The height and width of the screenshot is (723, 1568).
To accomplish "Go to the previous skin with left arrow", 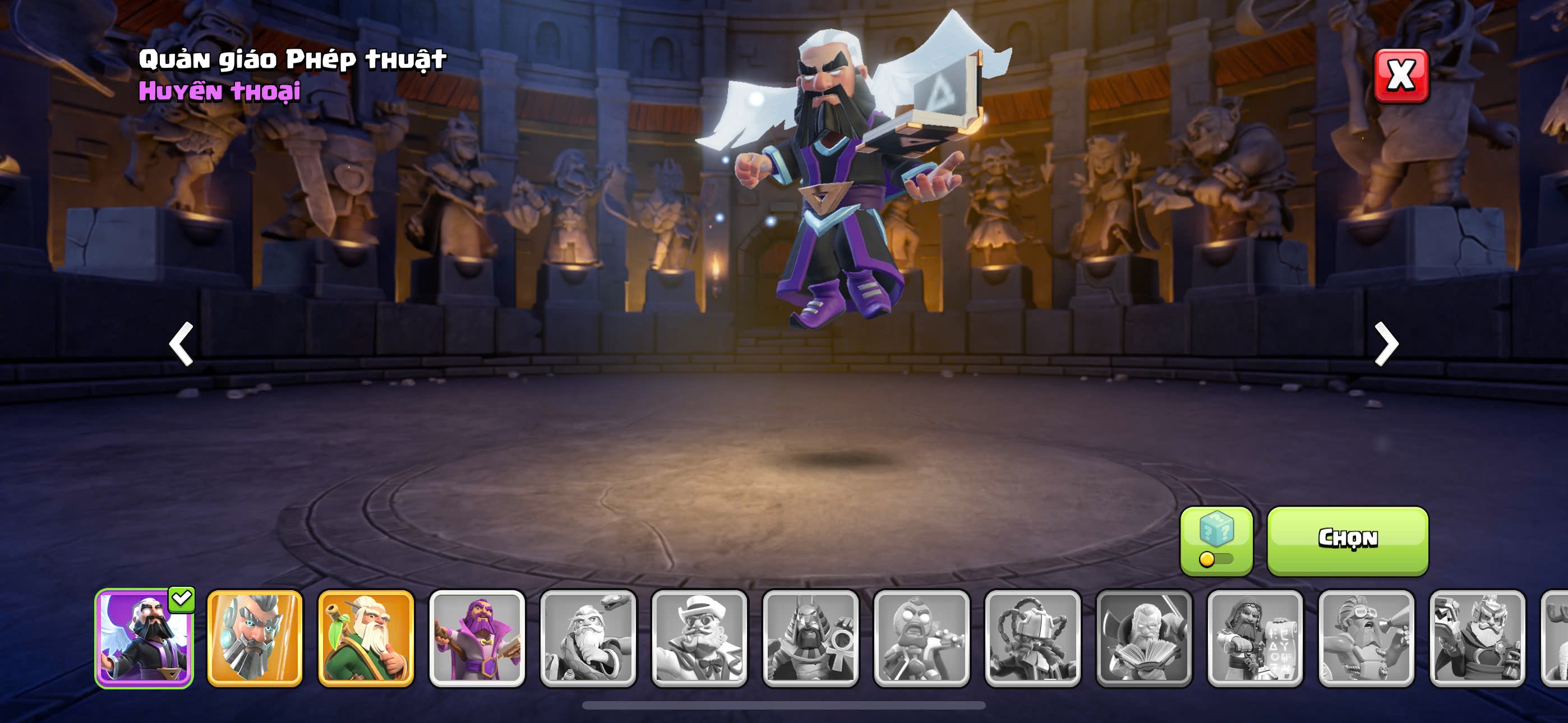I will [x=181, y=344].
